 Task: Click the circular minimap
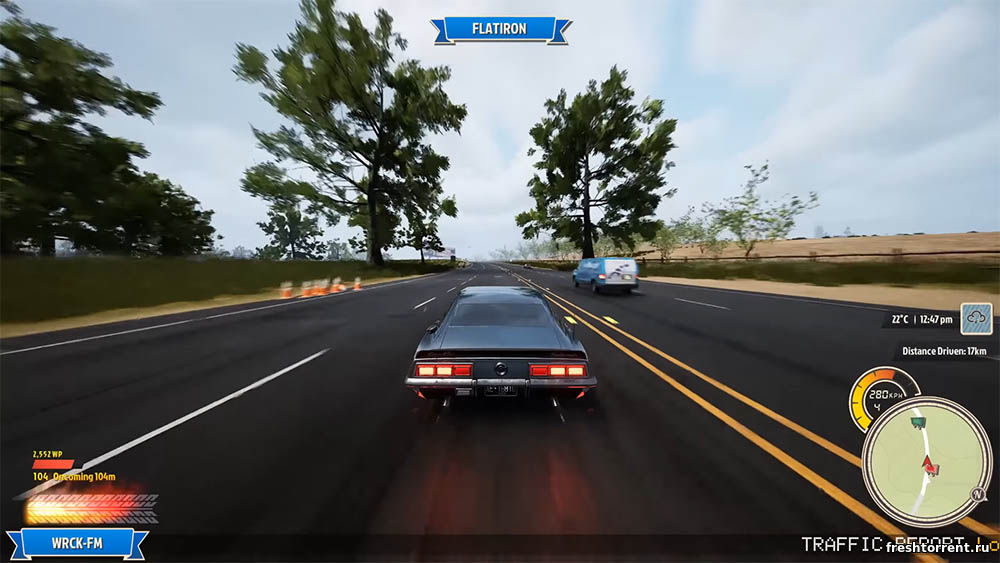(x=926, y=461)
